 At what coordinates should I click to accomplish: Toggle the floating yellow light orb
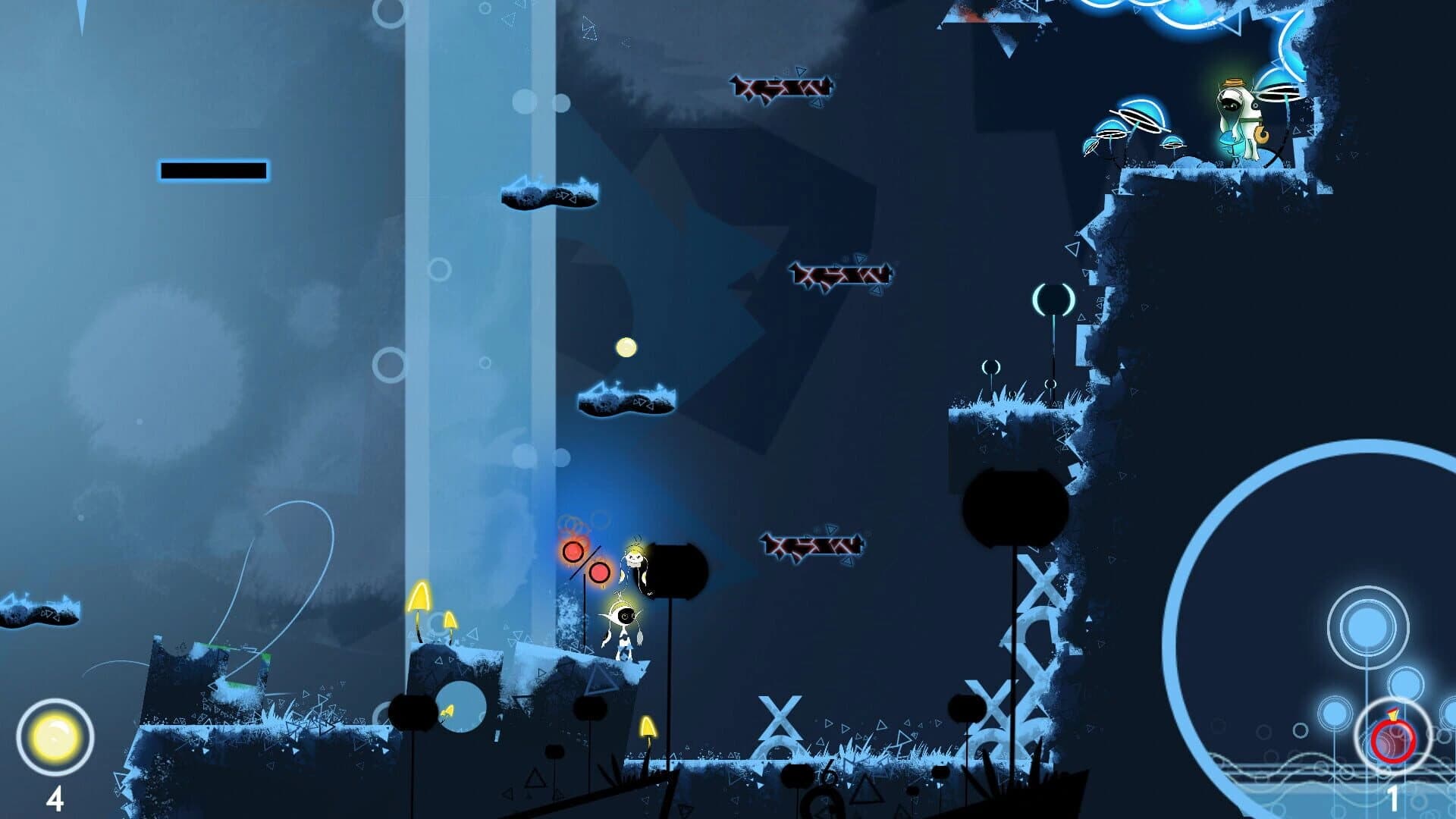pos(625,347)
